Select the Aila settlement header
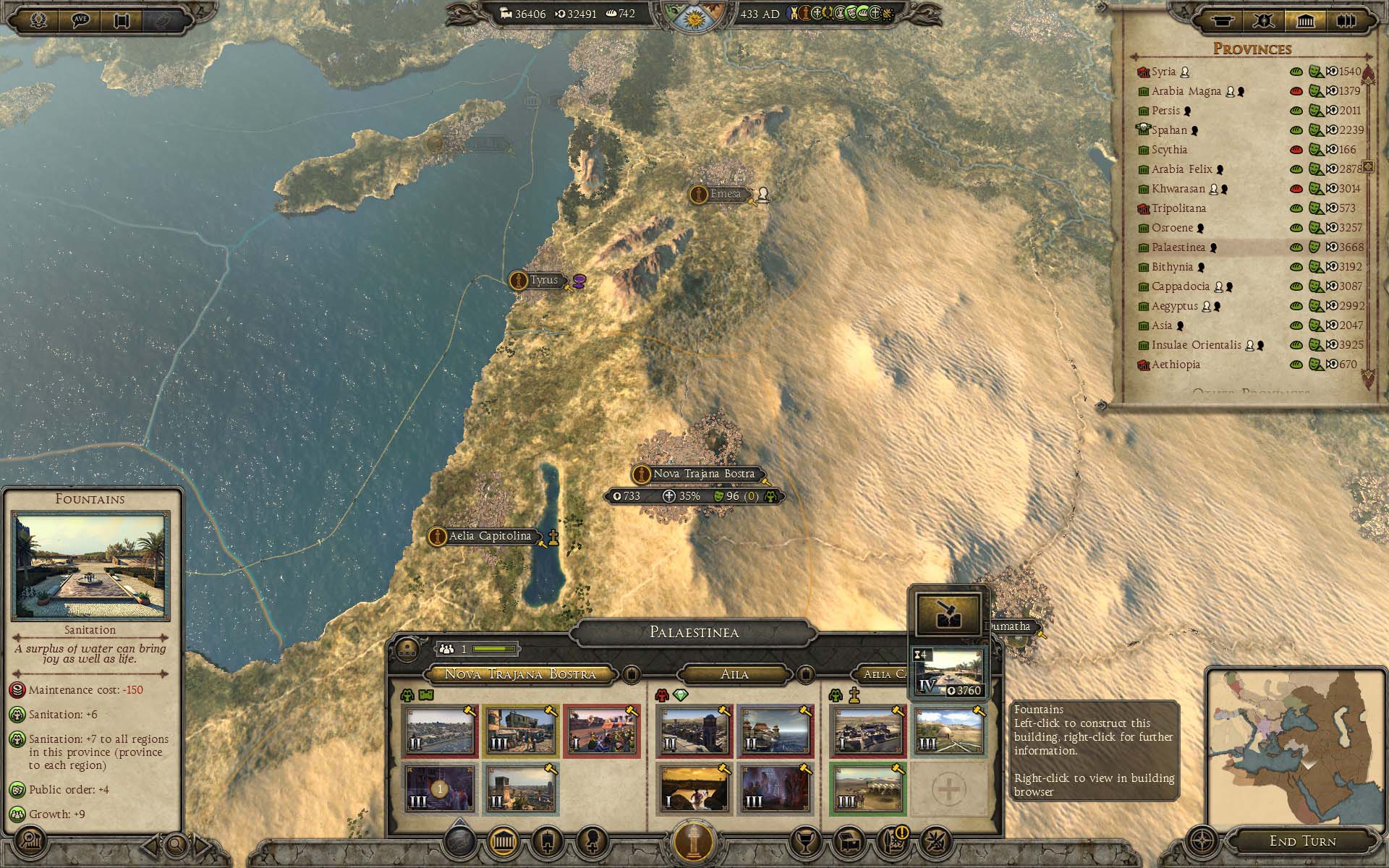This screenshot has height=868, width=1389. pyautogui.click(x=734, y=674)
